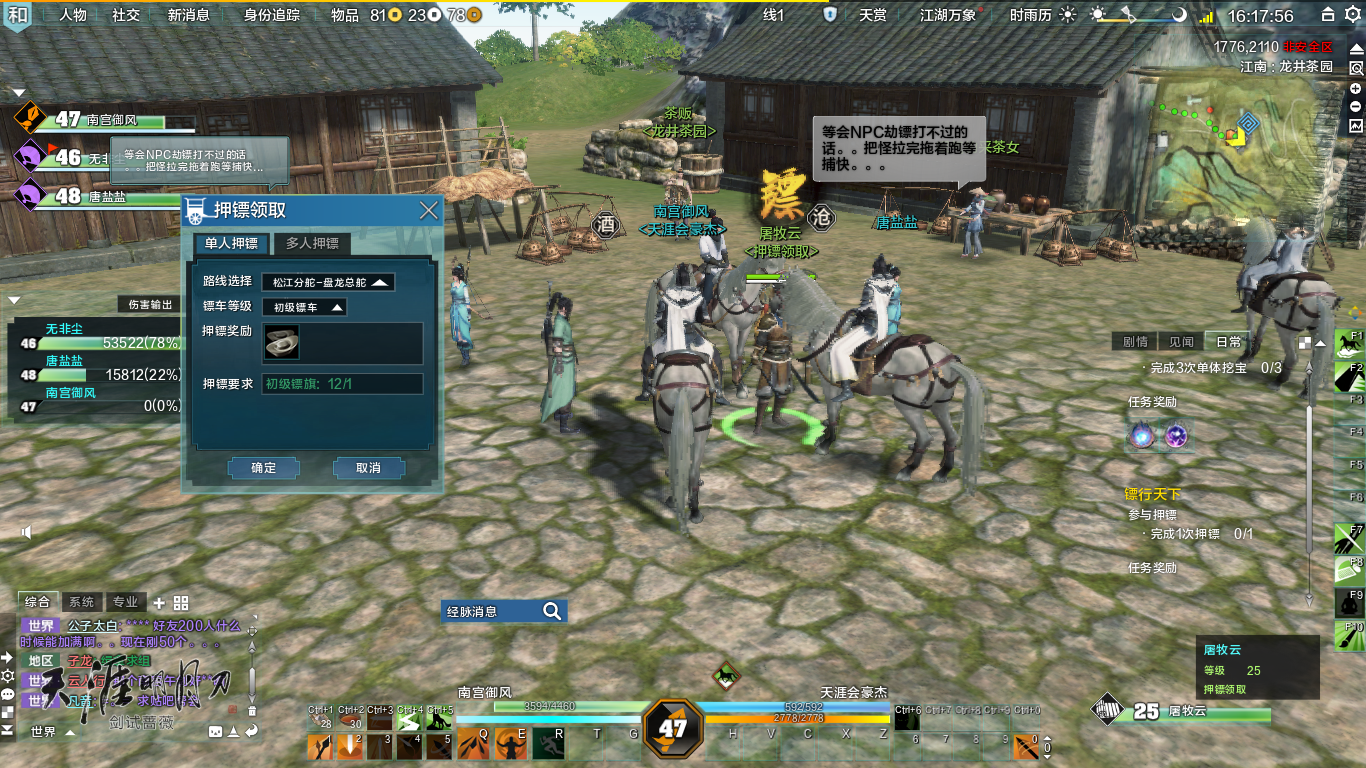Switch to the 多人押镖 tab
1366x768 pixels.
pyautogui.click(x=312, y=243)
